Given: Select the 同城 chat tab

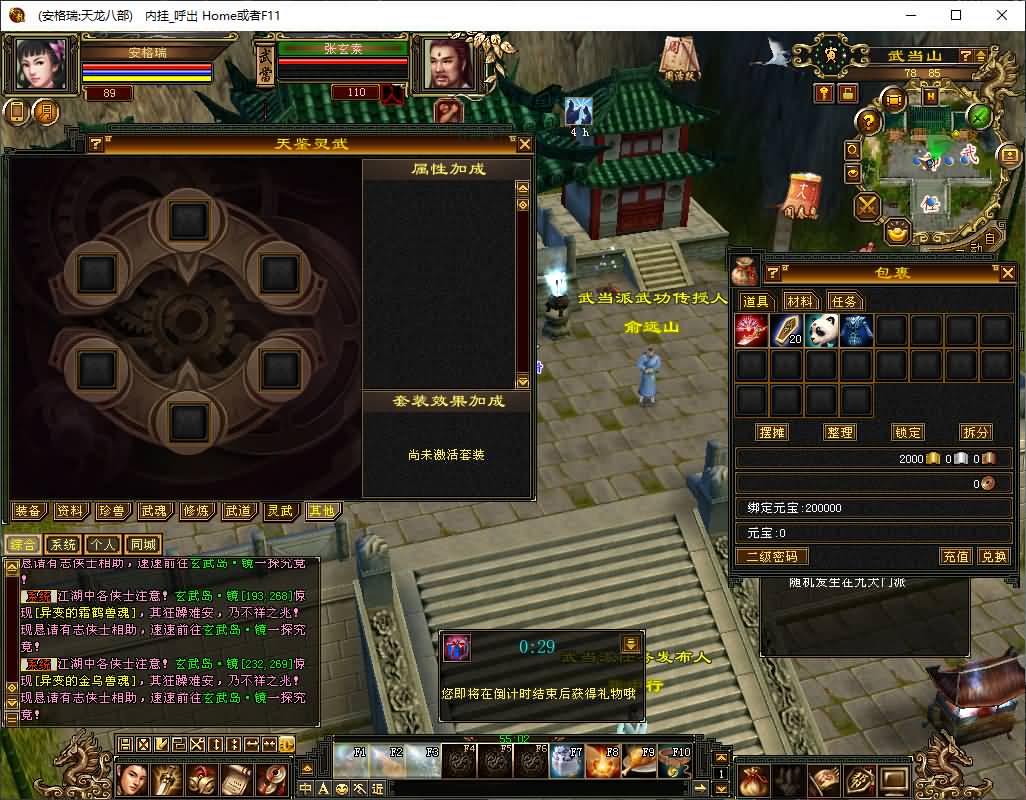Looking at the screenshot, I should 143,545.
